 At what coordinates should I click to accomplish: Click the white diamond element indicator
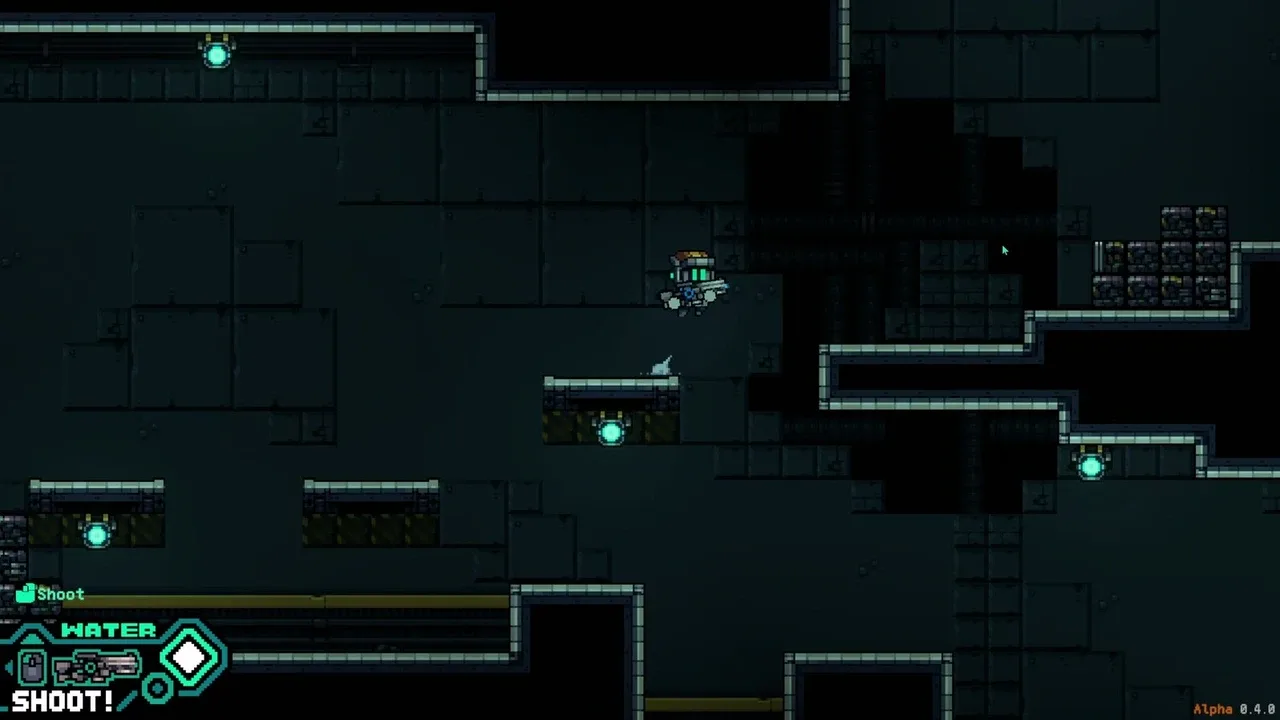pyautogui.click(x=190, y=657)
